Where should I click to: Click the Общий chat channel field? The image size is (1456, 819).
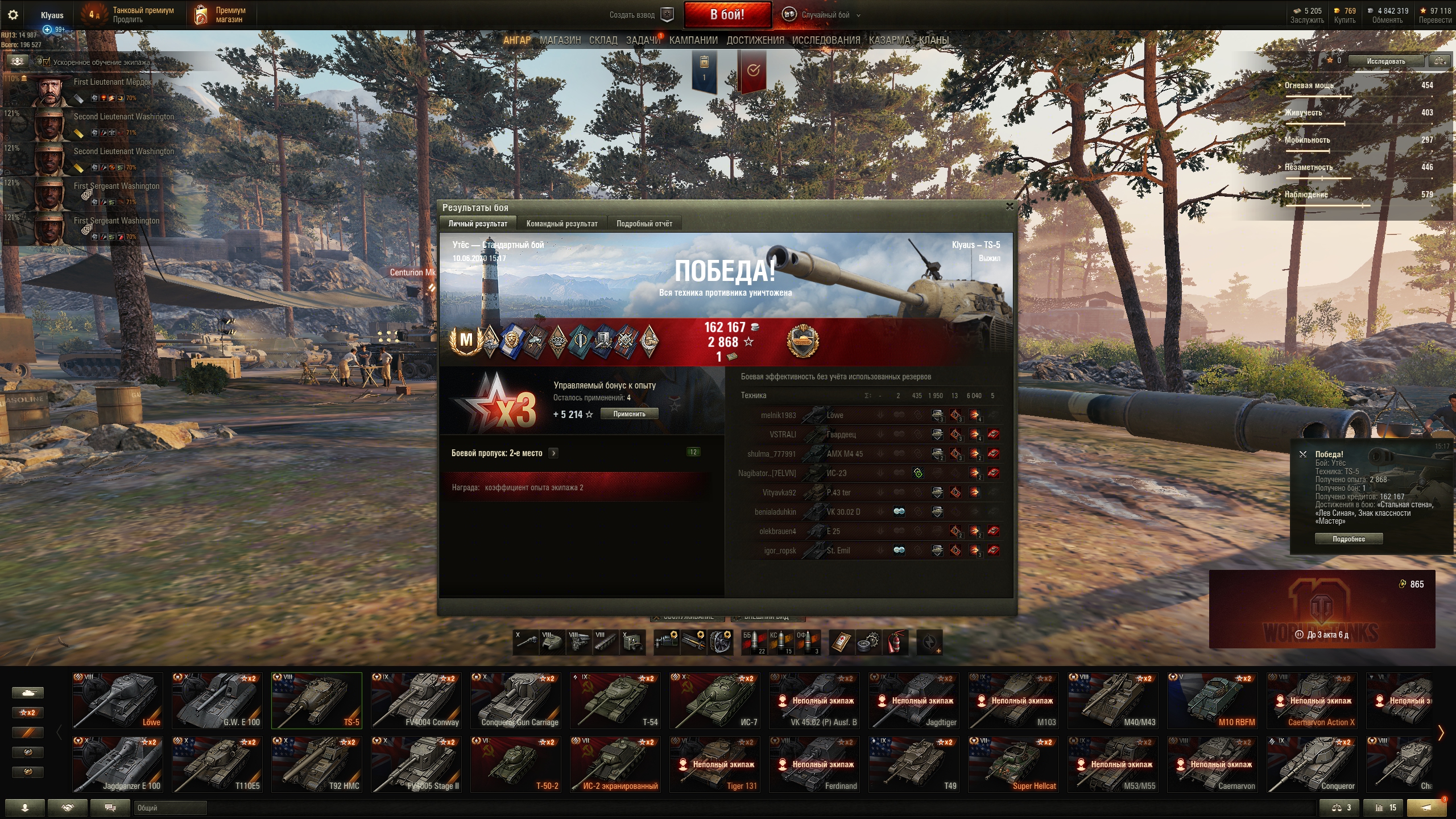170,808
